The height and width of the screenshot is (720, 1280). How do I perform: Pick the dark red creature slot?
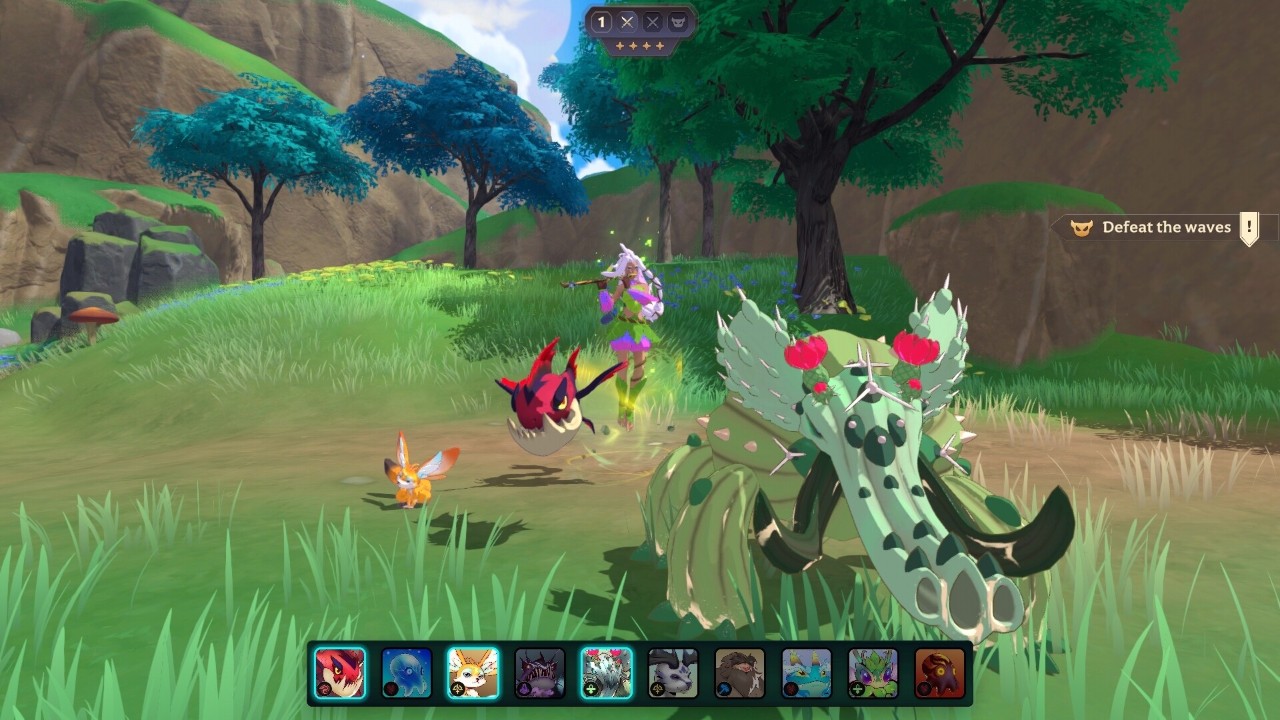(x=940, y=673)
